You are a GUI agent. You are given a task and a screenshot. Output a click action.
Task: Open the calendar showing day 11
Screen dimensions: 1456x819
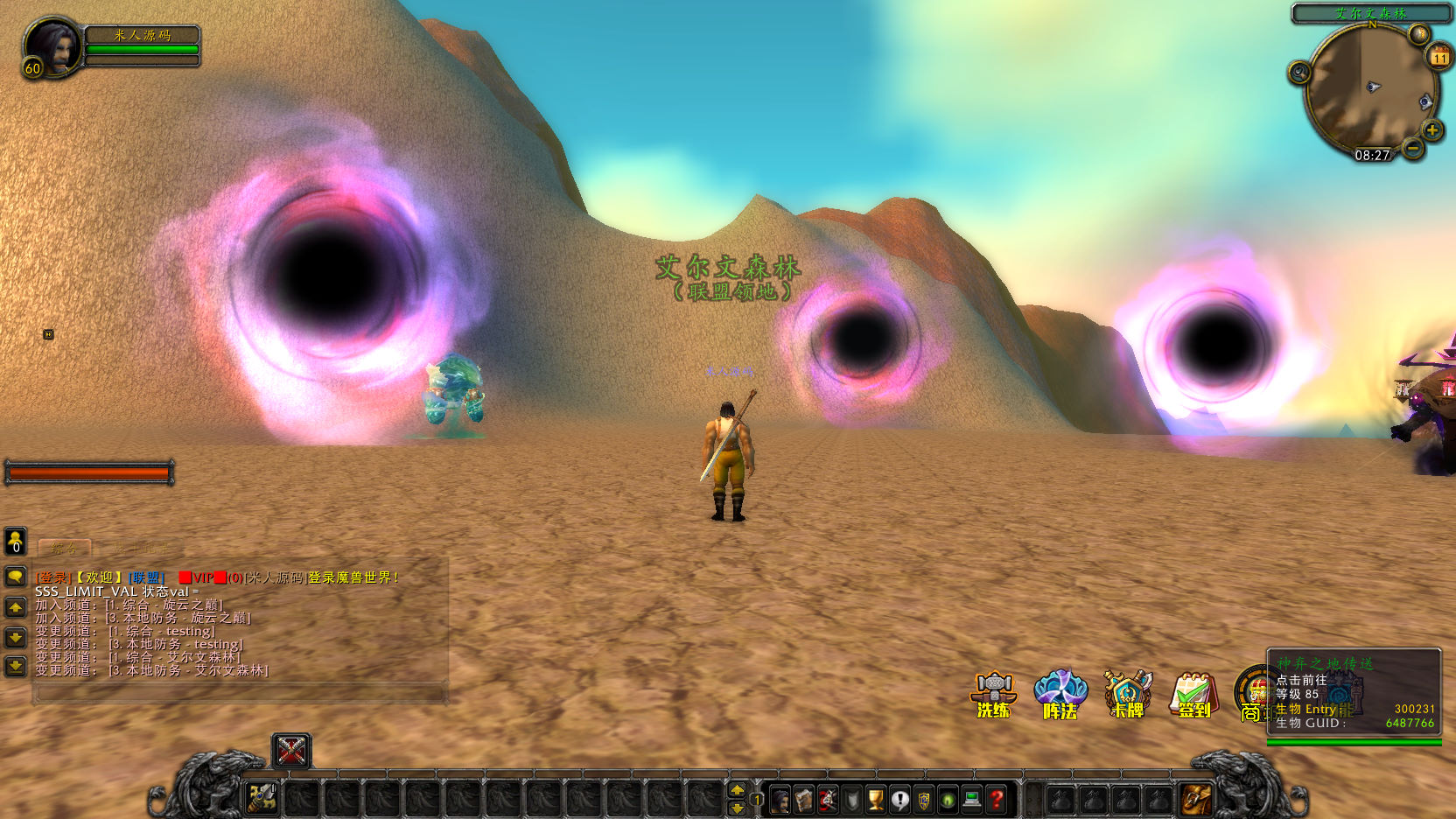click(1439, 58)
